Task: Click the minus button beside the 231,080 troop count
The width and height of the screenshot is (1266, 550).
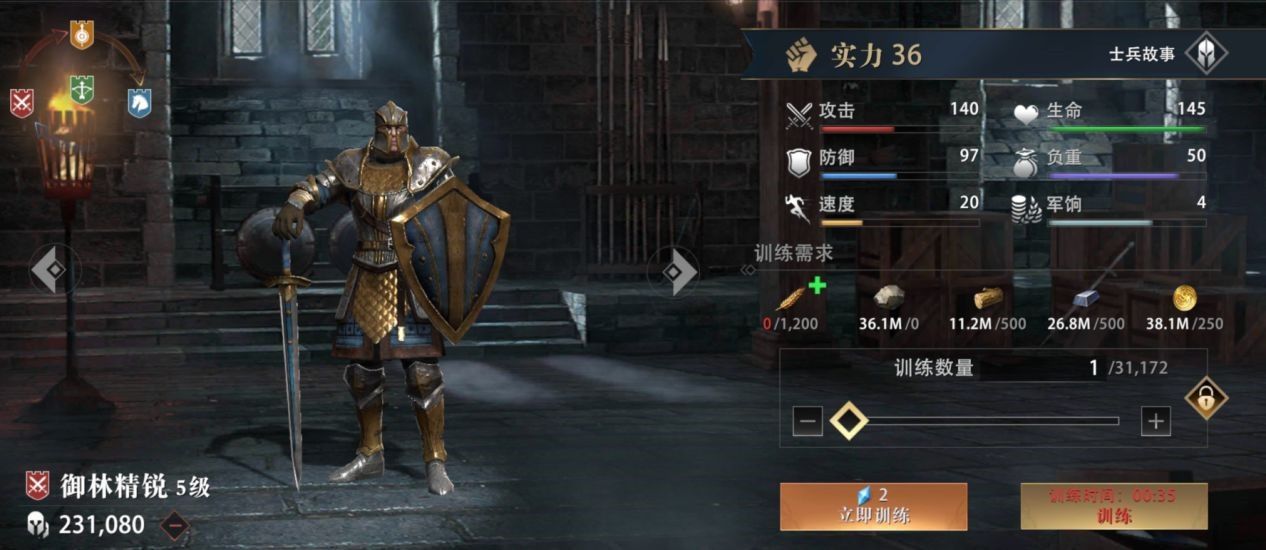Action: click(x=175, y=524)
